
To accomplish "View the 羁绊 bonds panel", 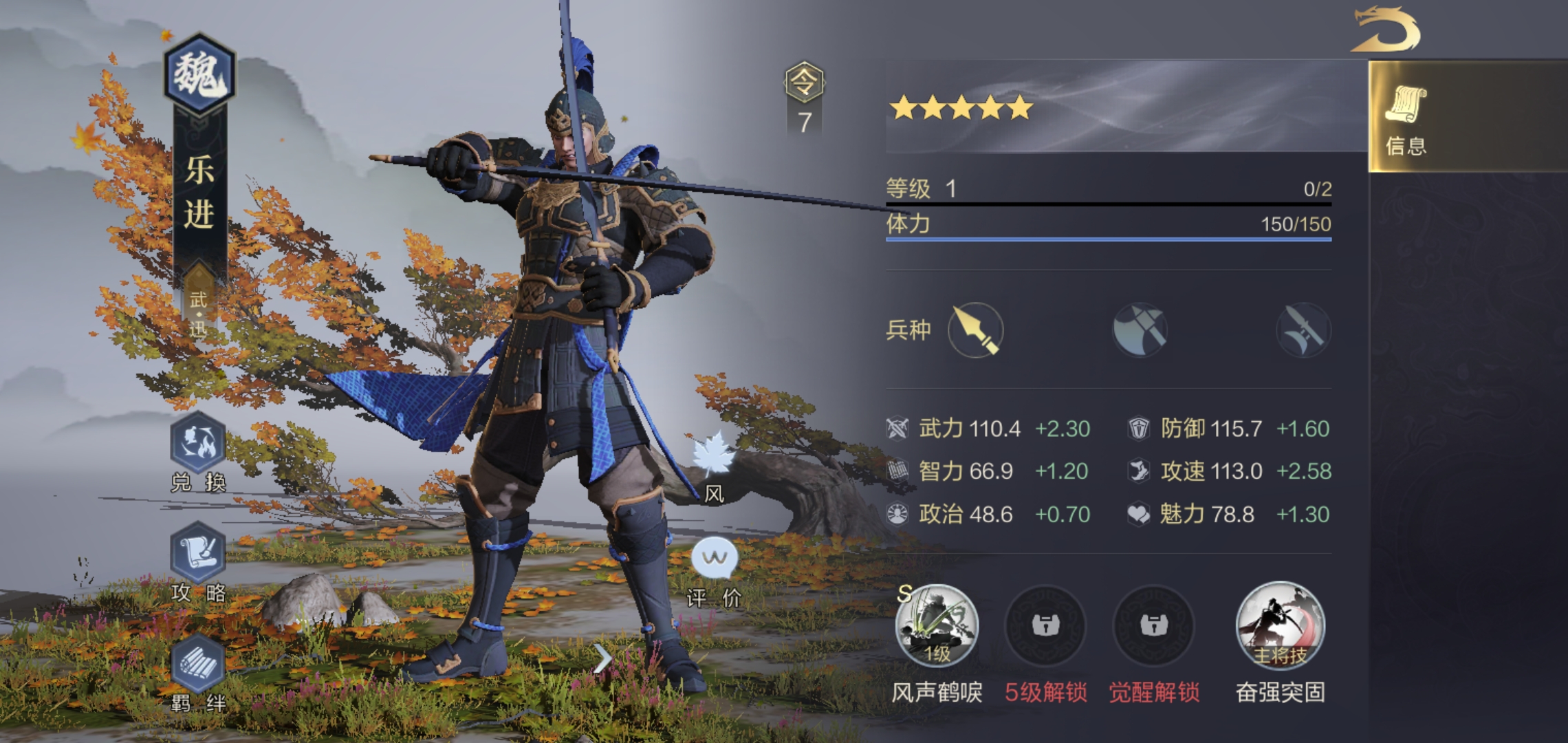I will pyautogui.click(x=199, y=665).
